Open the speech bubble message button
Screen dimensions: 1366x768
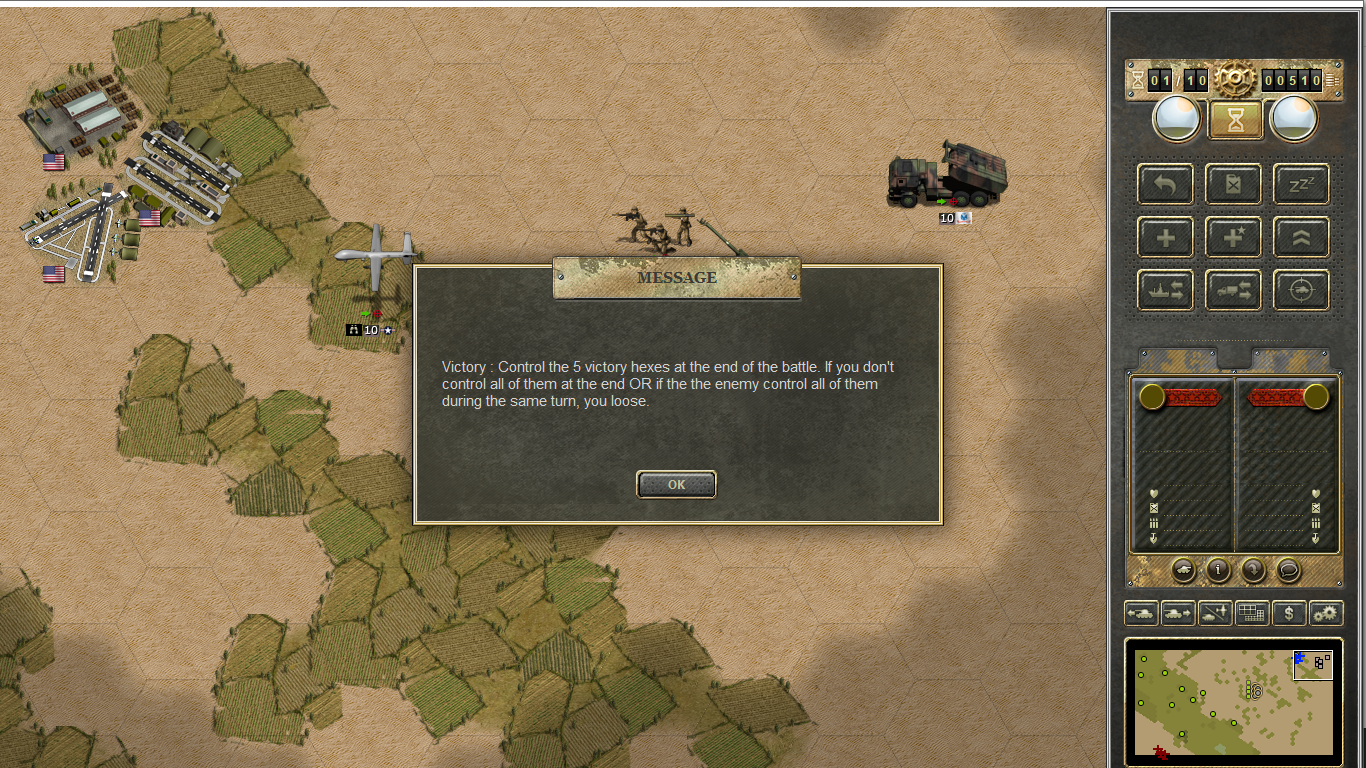[x=1289, y=570]
